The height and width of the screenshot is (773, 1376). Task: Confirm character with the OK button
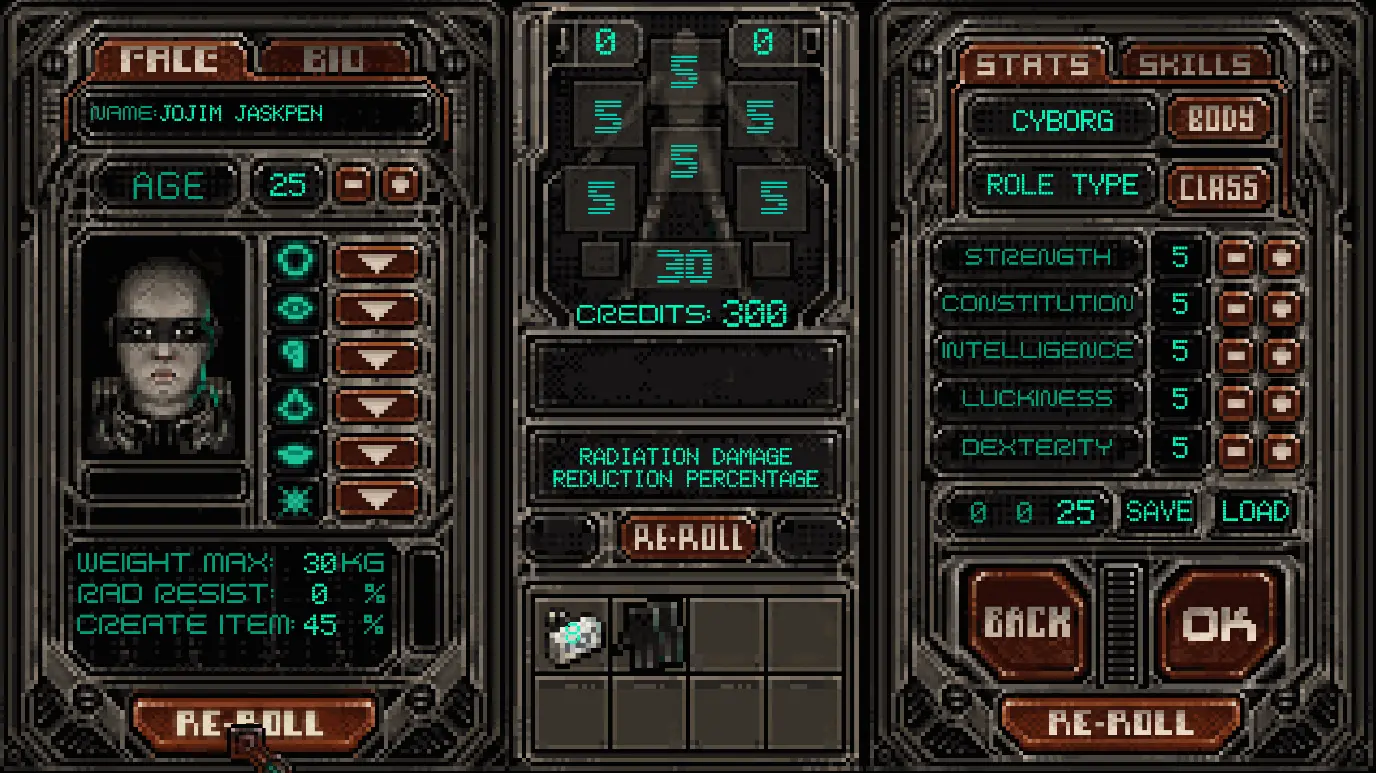point(1219,624)
